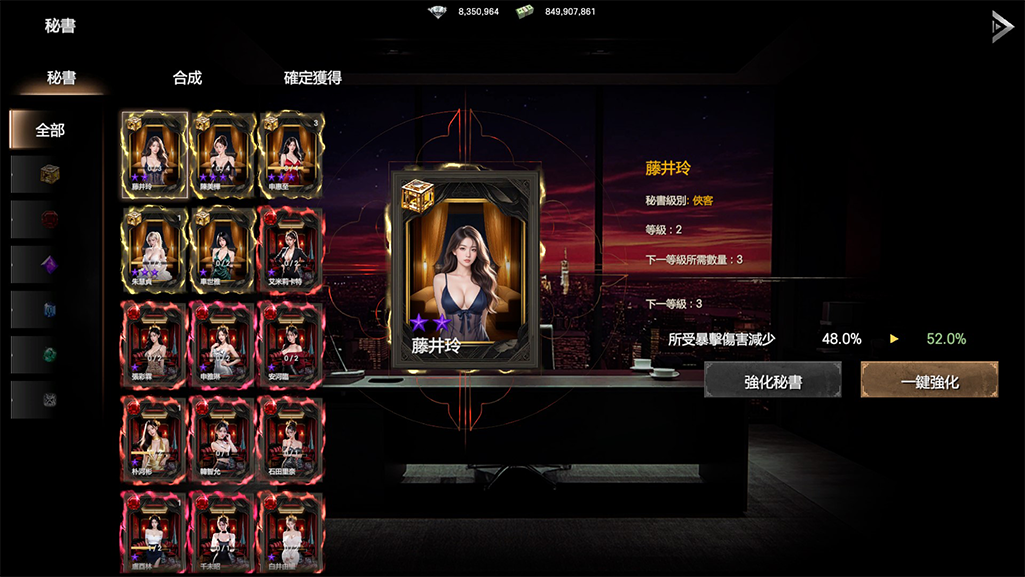Switch to the 確定獲得 tab
The height and width of the screenshot is (577, 1025).
coord(313,78)
